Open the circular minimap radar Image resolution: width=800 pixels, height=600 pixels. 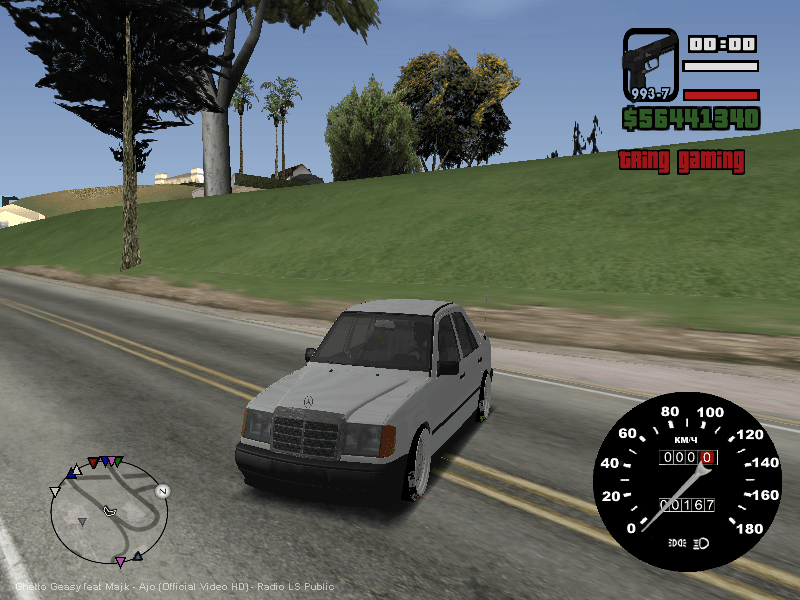(x=109, y=512)
